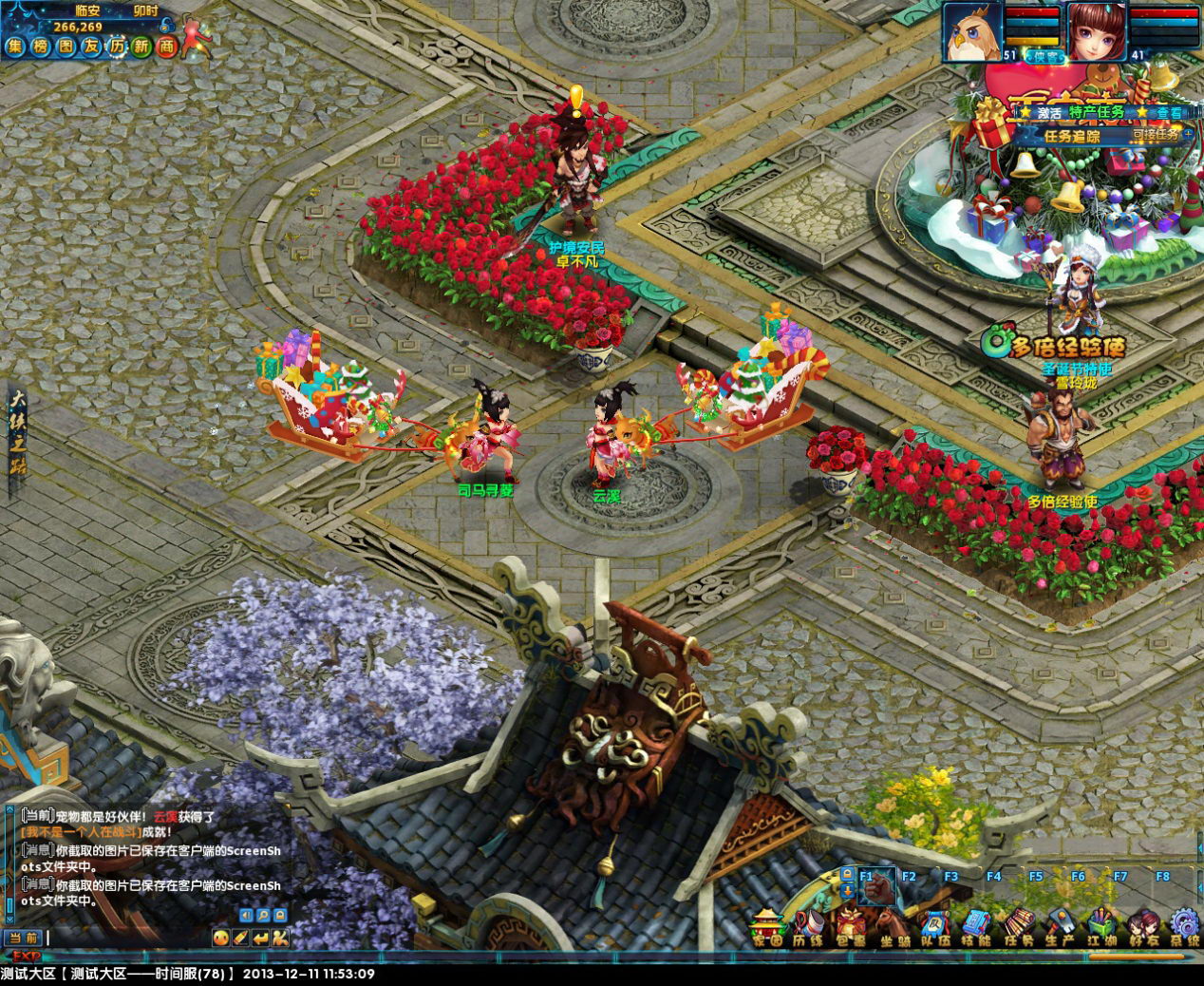The width and height of the screenshot is (1204, 986).
Task: Open the red 商 shop button
Action: coord(167,47)
